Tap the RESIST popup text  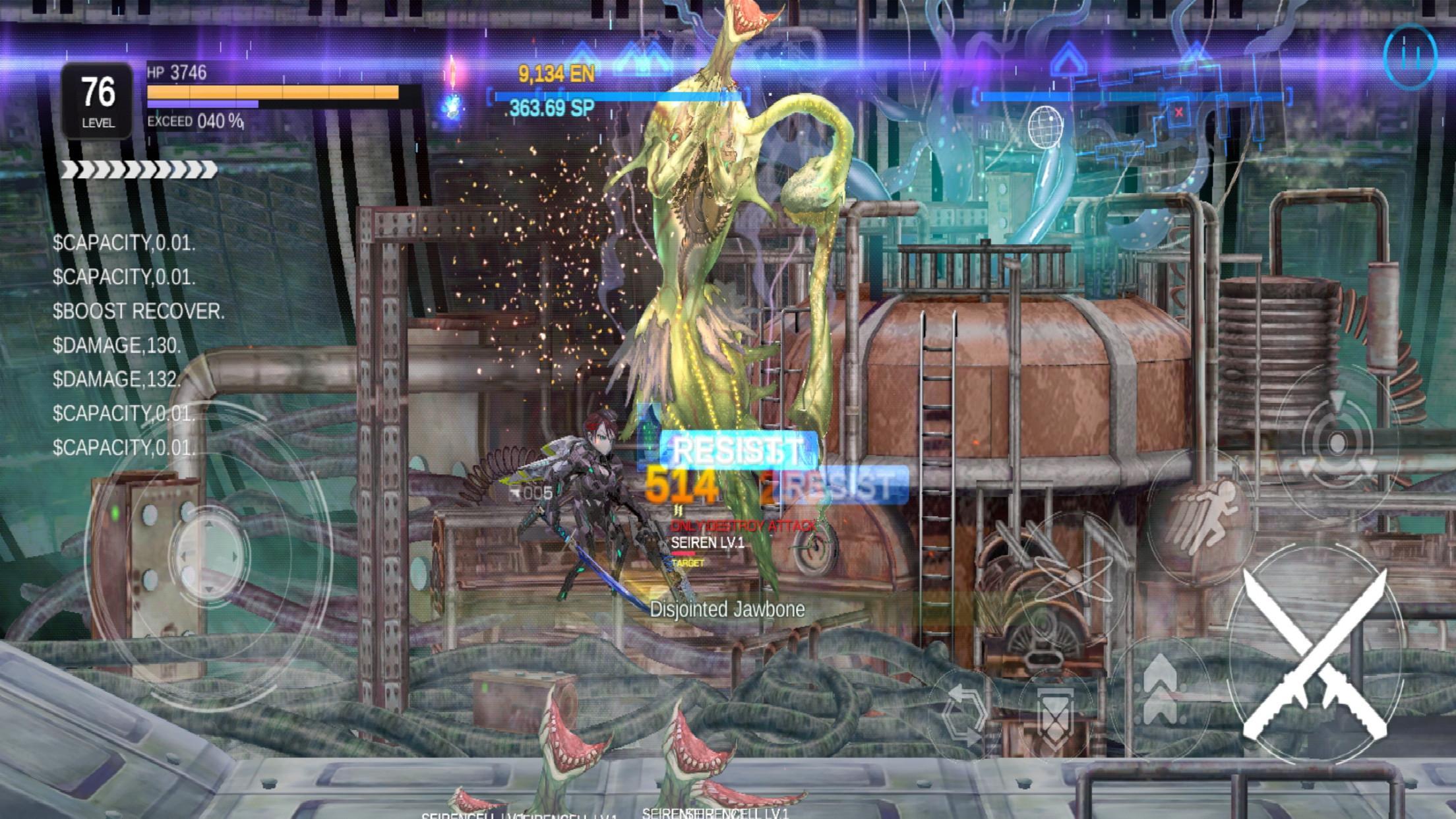coord(735,448)
